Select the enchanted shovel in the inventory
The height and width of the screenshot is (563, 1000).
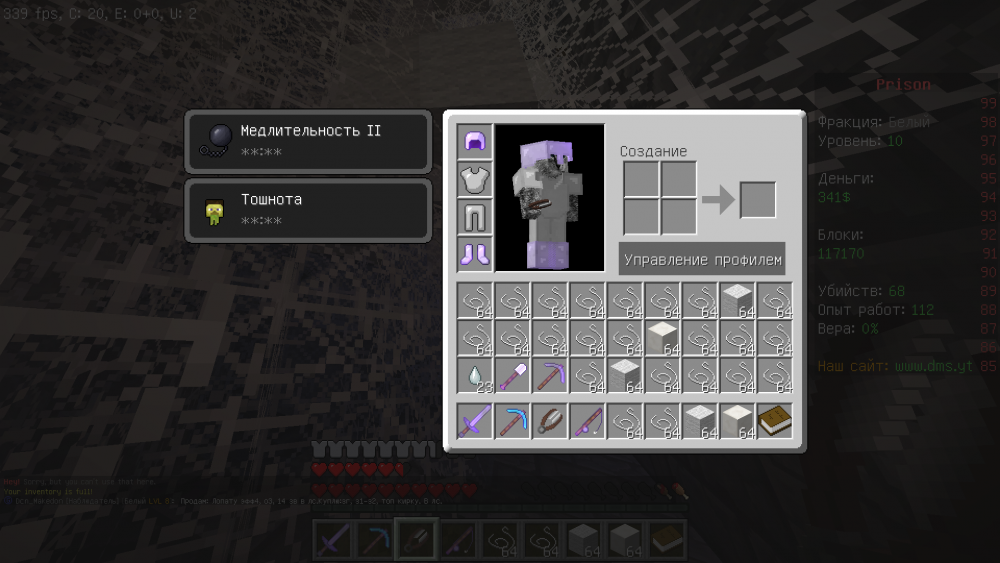[512, 376]
